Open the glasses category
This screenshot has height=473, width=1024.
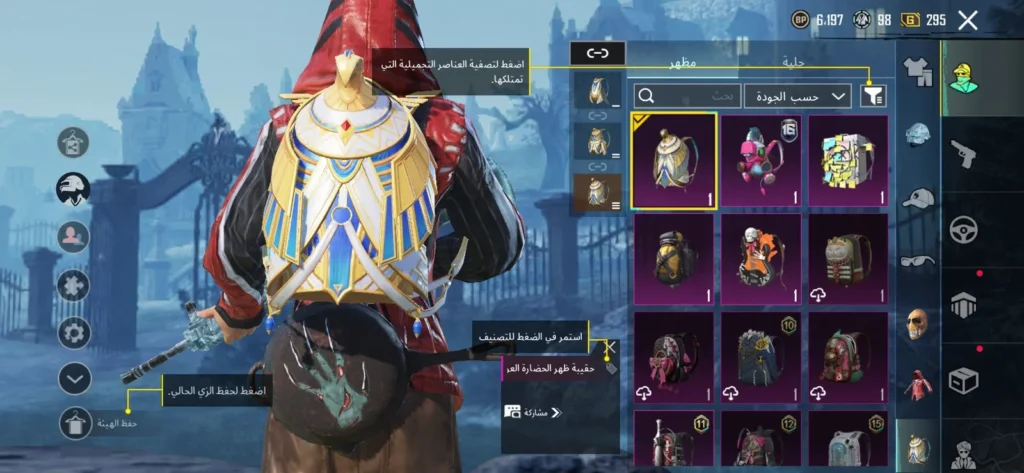tap(917, 261)
